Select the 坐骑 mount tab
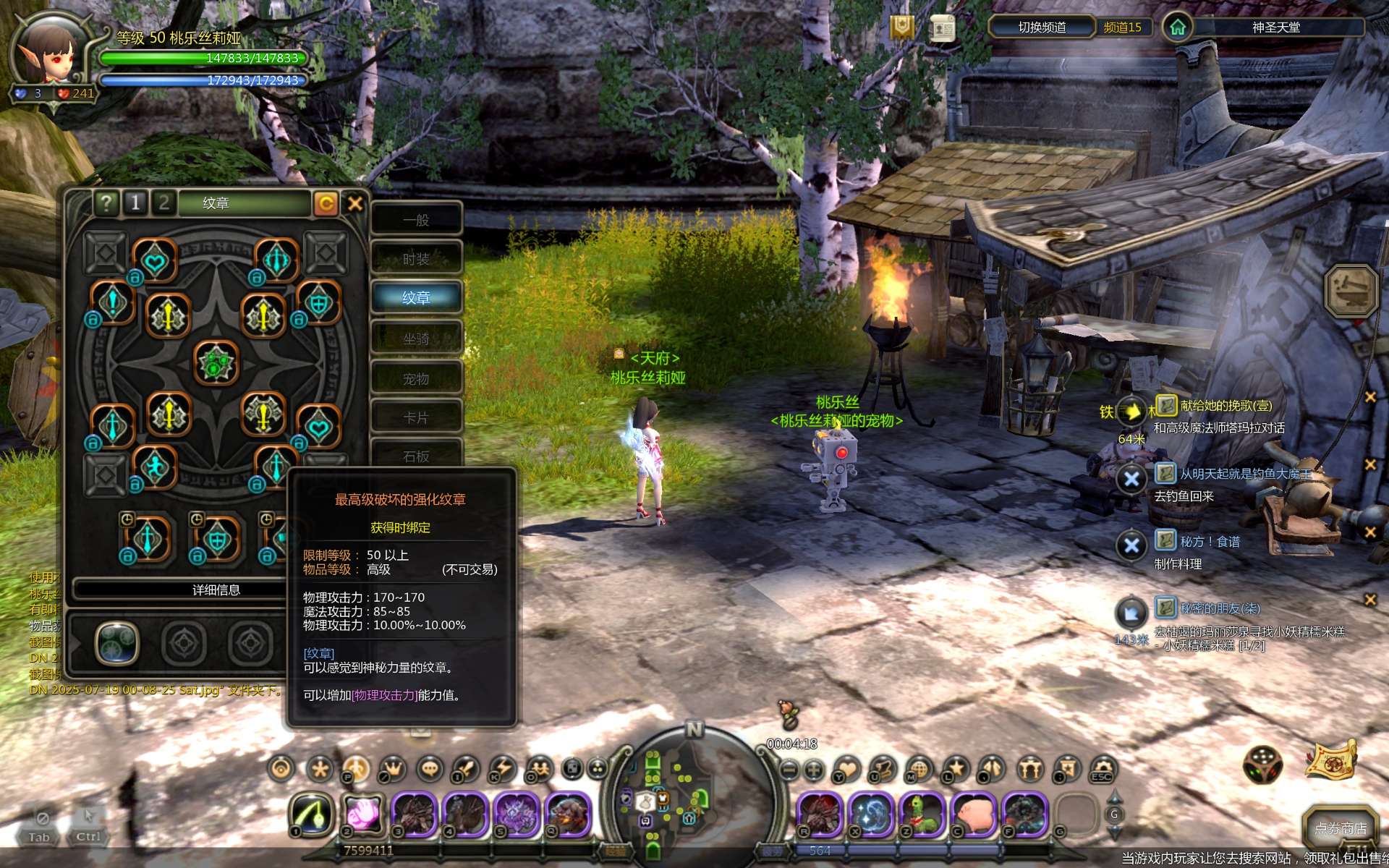1389x868 pixels. tap(417, 339)
